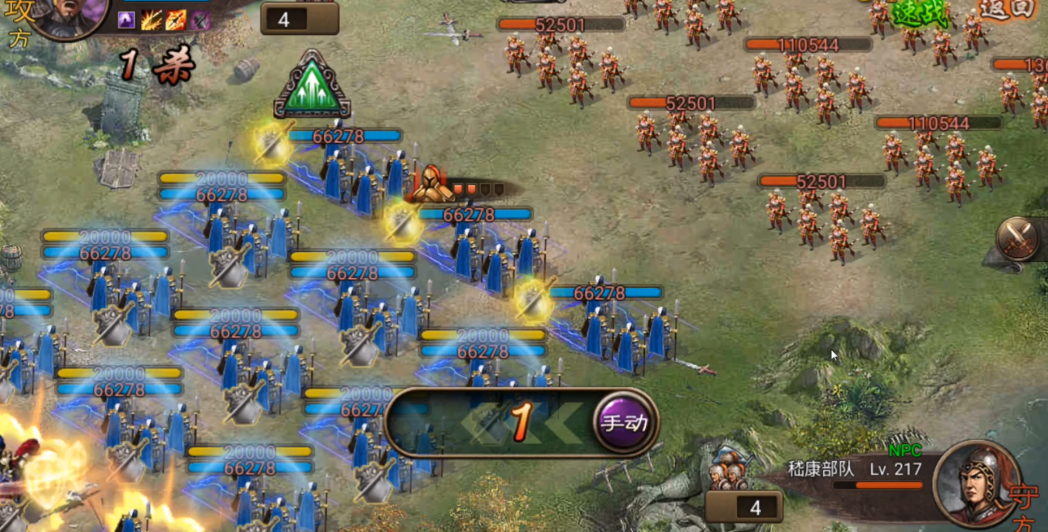Choose the yellow lightning slash skill icon
The width and height of the screenshot is (1048, 532).
coord(152,20)
